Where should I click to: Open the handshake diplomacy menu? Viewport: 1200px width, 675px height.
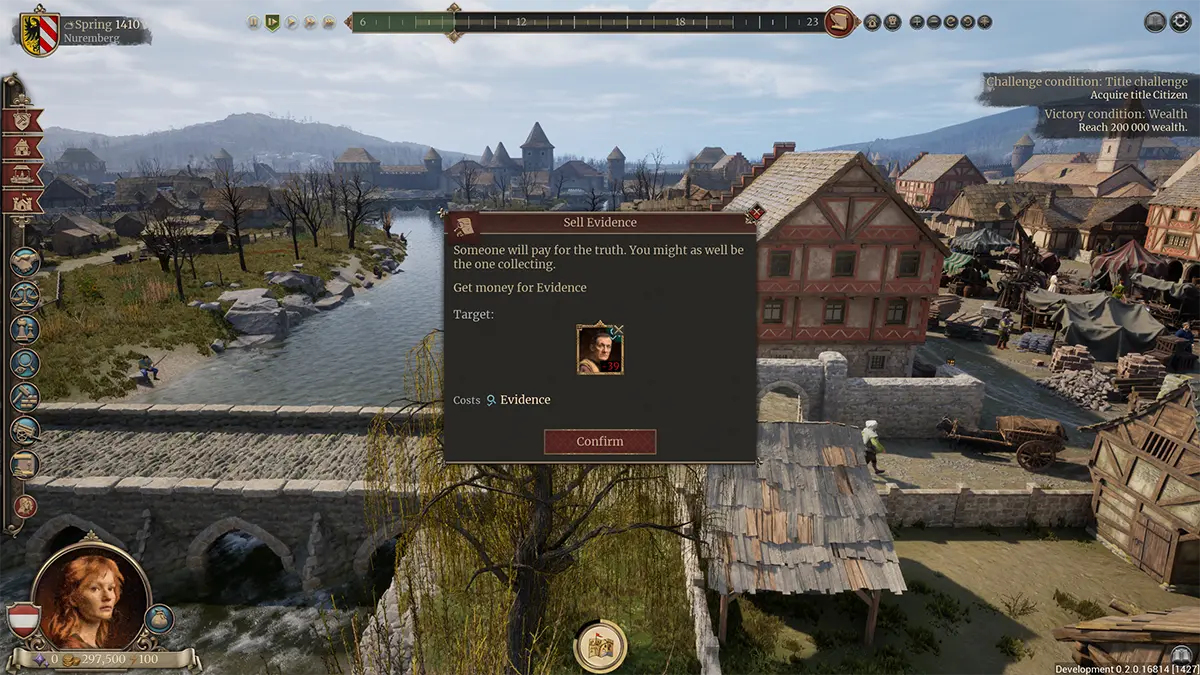click(x=25, y=262)
